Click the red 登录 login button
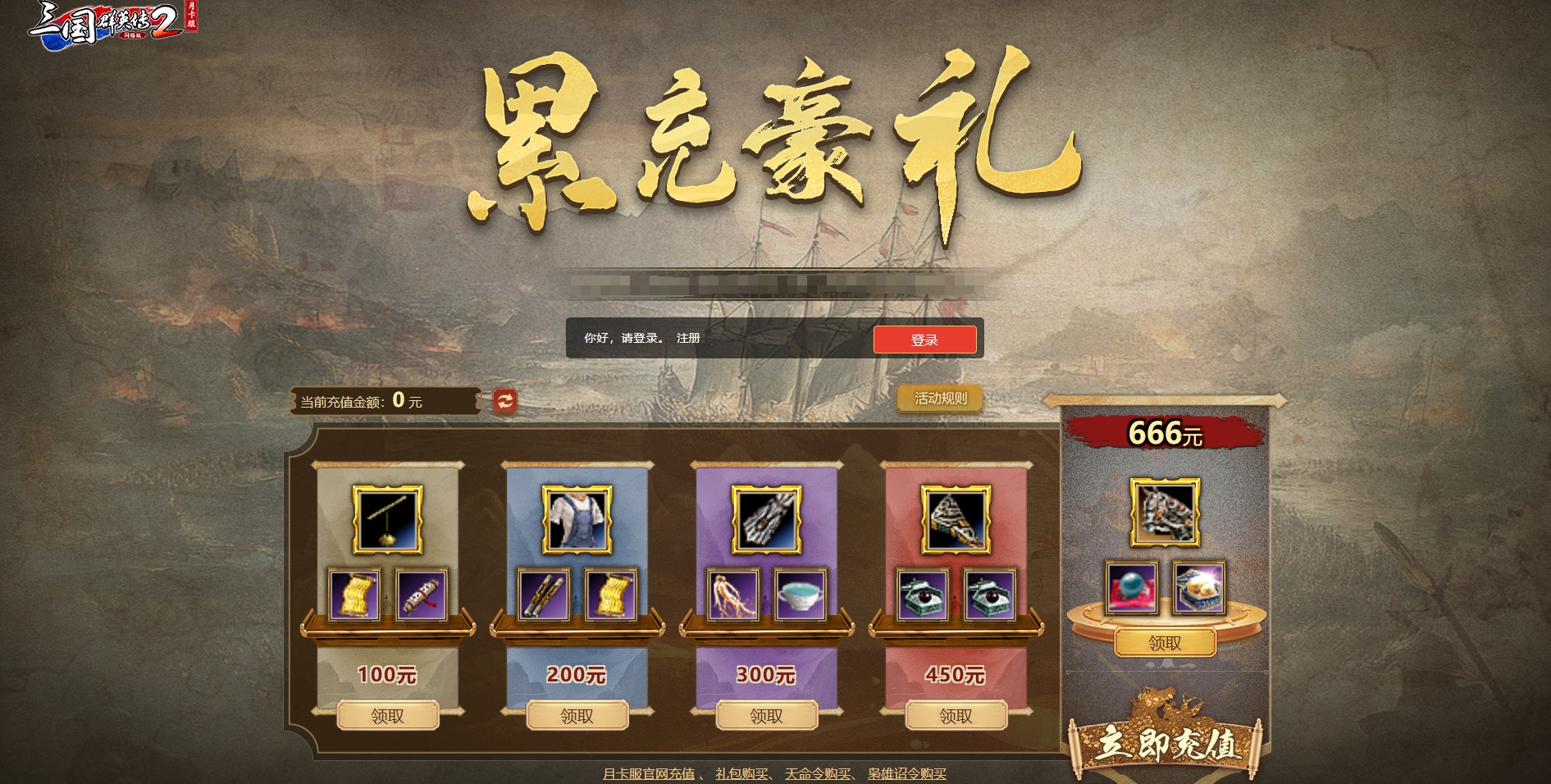 [924, 340]
